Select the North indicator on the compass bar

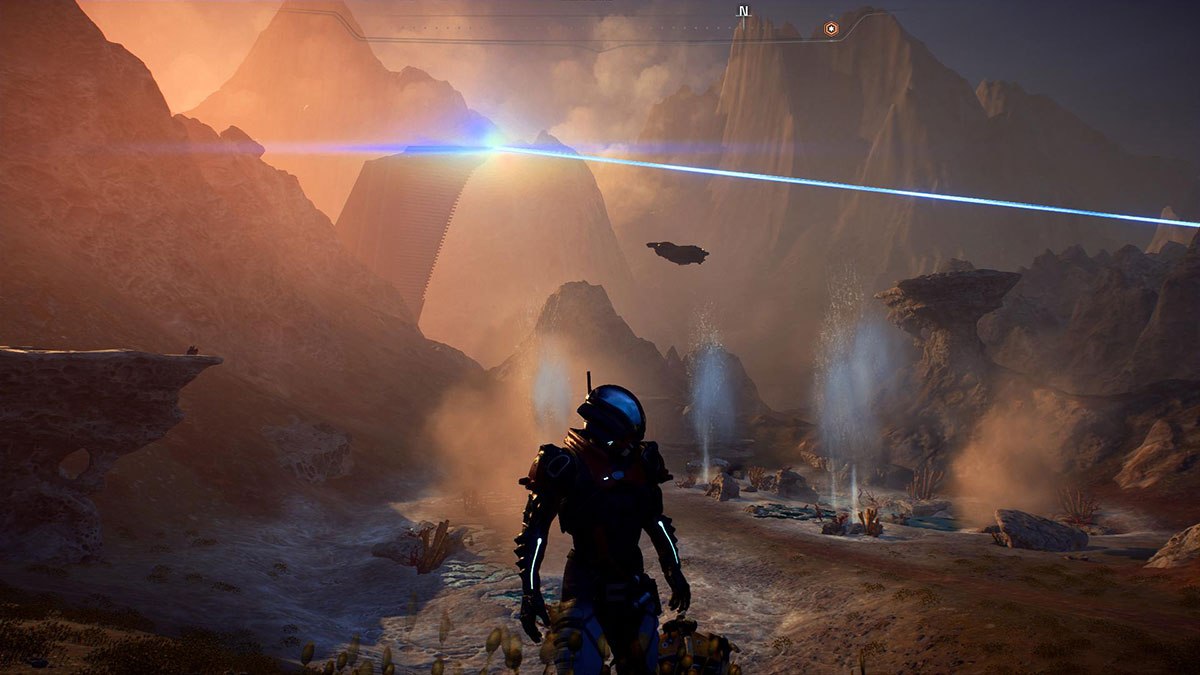pos(743,12)
